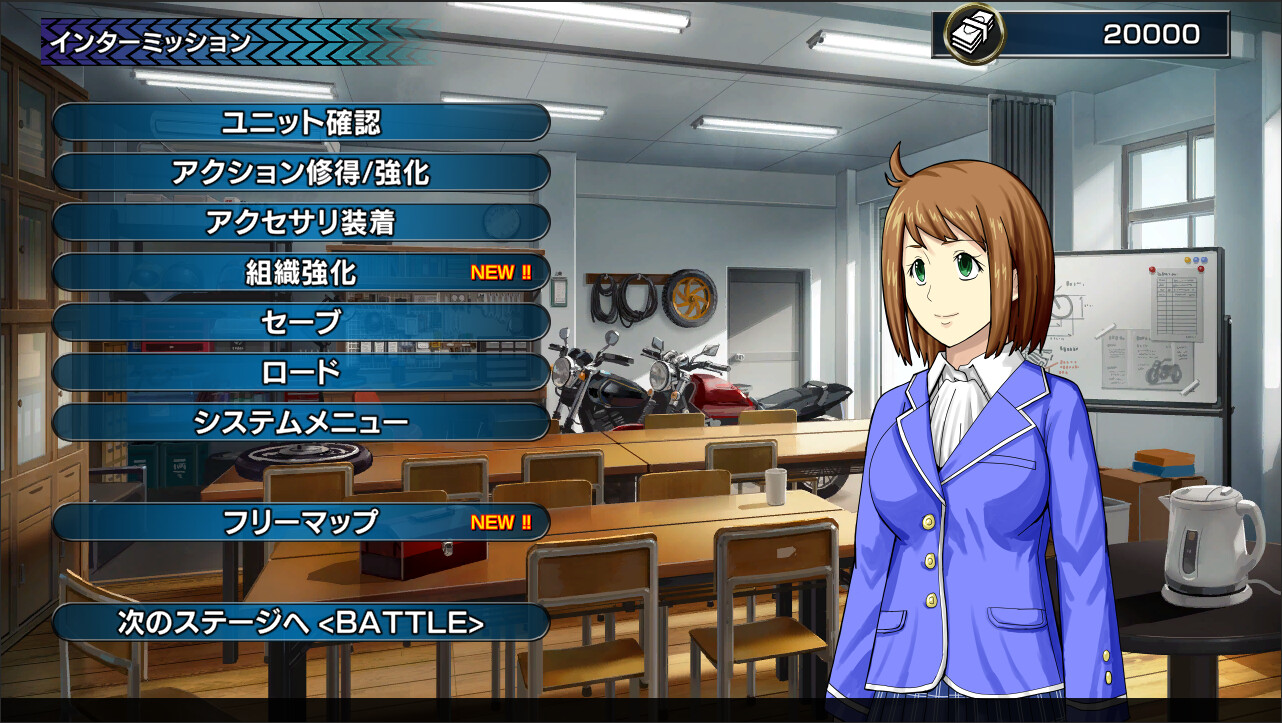Choose アクセサリ装着 from the menu

pyautogui.click(x=300, y=222)
